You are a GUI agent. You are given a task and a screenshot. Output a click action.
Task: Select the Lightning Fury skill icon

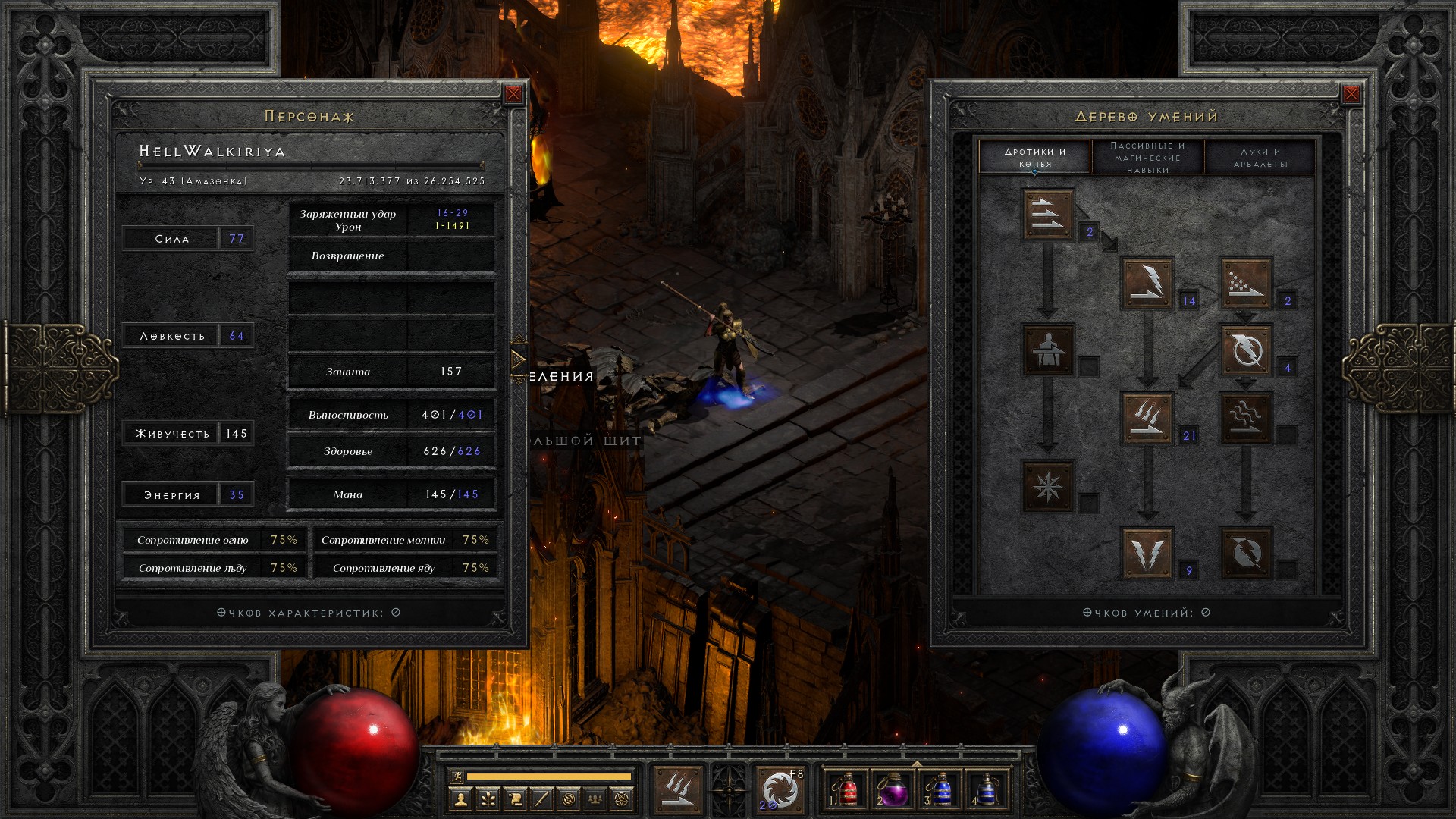click(x=1246, y=553)
